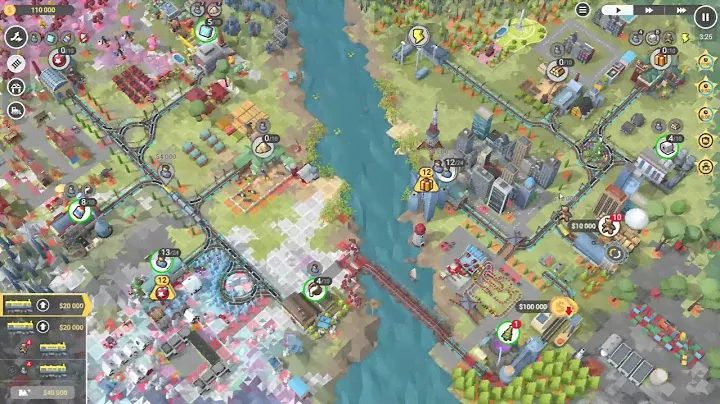The width and height of the screenshot is (720, 404).
Task: Pause the game
Action: coord(704,16)
